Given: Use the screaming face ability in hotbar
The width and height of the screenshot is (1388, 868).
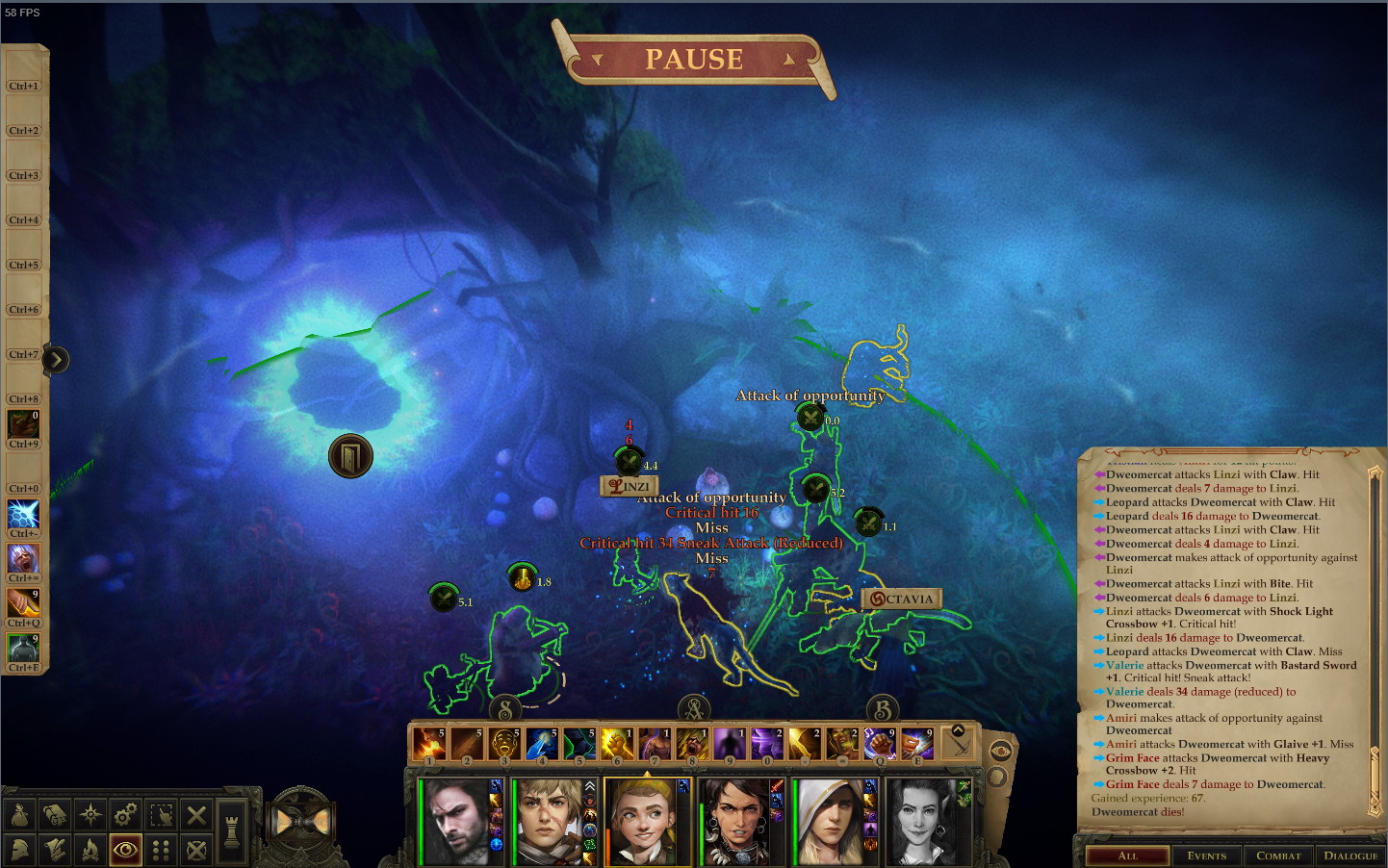Looking at the screenshot, I should point(503,744).
